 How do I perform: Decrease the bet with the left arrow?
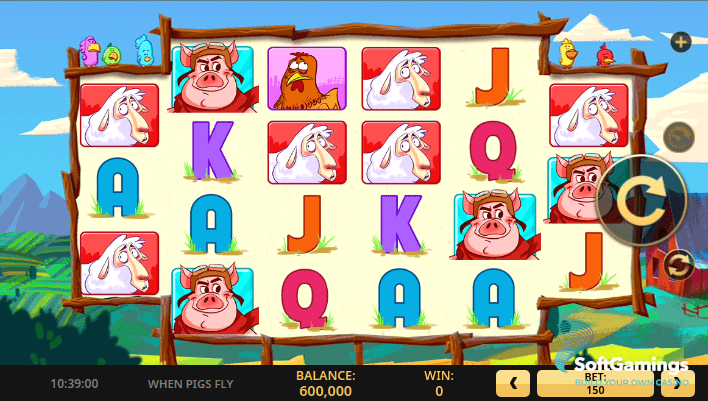click(513, 383)
